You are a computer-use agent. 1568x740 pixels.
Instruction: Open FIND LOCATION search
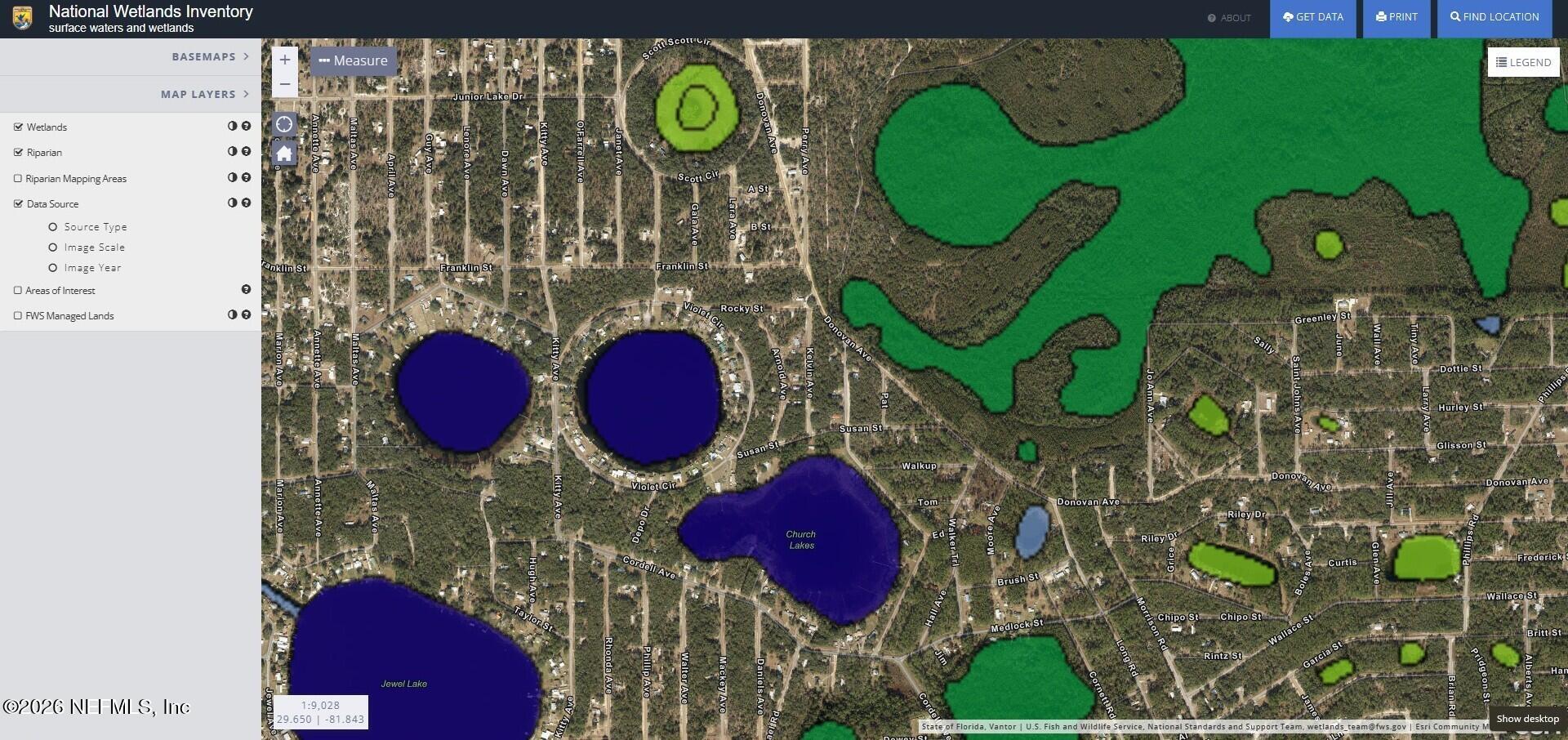point(1494,16)
